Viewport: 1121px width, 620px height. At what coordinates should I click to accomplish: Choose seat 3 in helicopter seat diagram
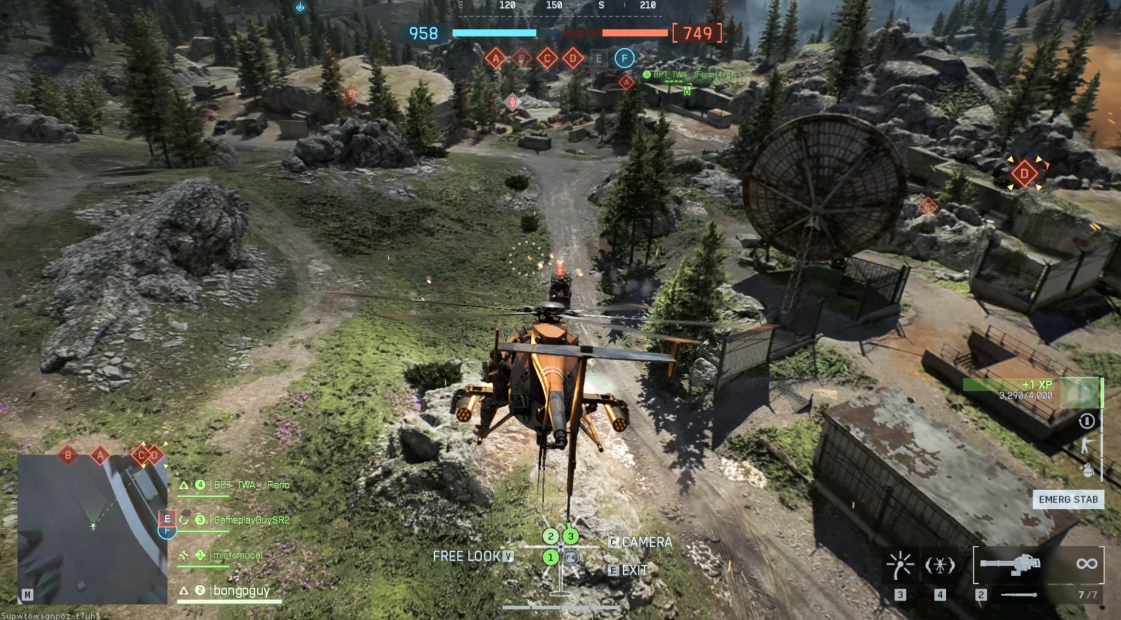click(570, 537)
